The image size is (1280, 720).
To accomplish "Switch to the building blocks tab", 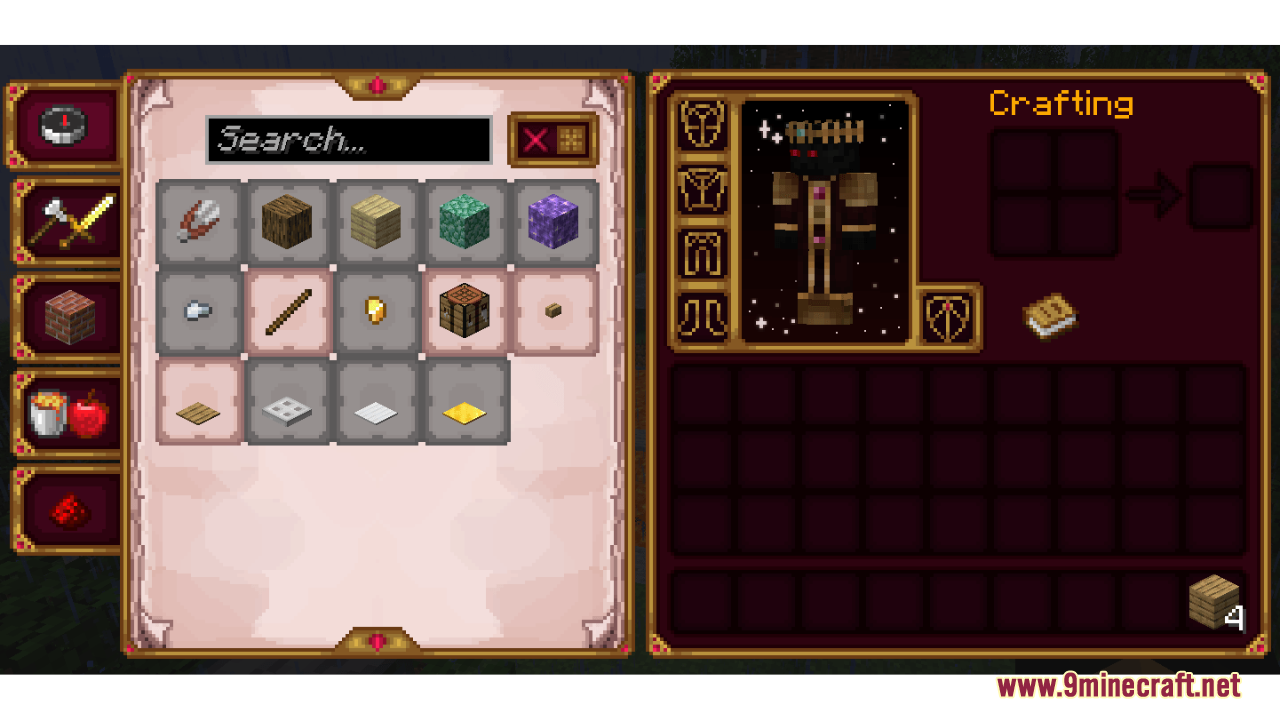I will (64, 318).
